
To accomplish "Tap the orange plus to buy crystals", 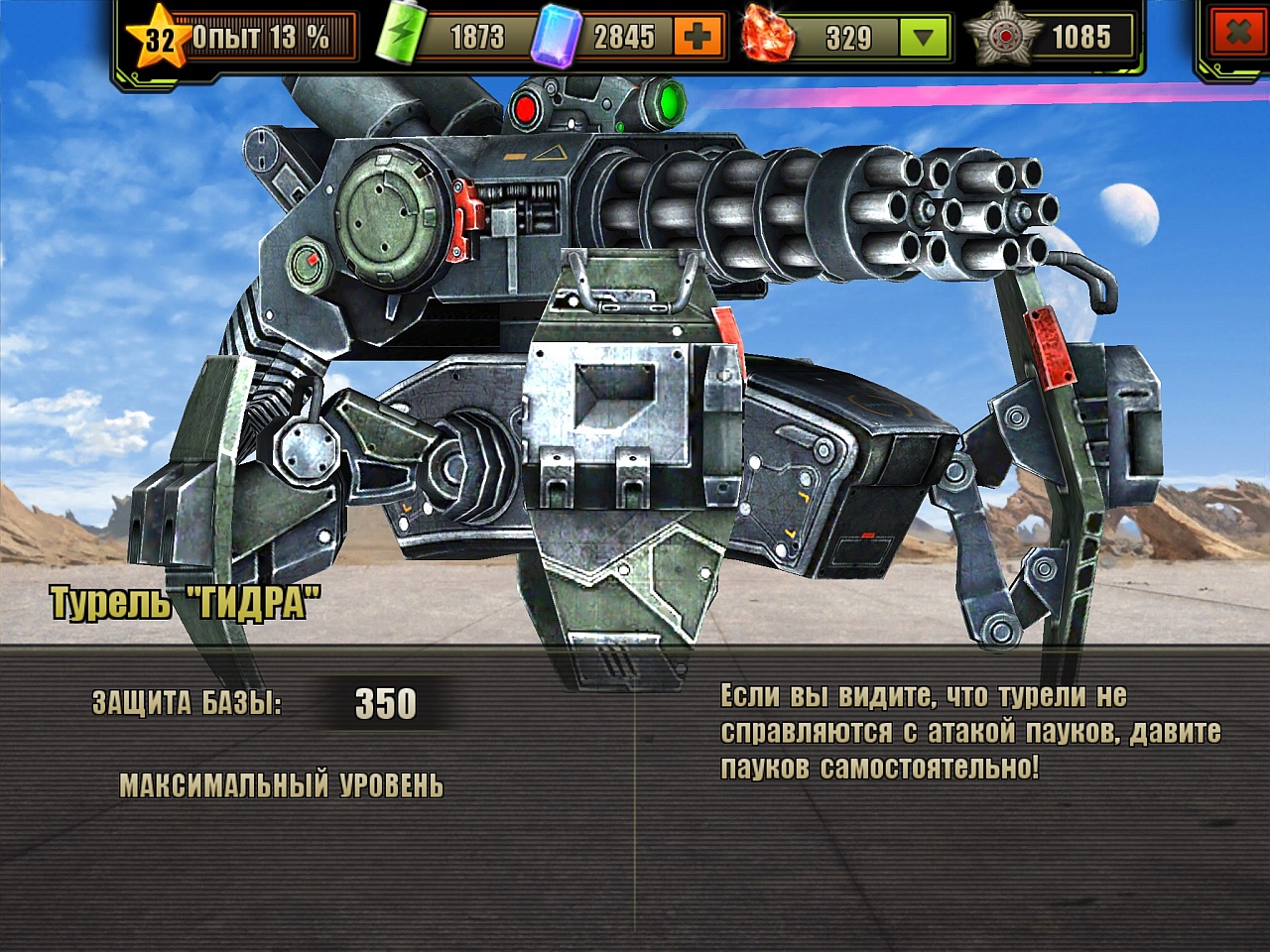I will (698, 37).
